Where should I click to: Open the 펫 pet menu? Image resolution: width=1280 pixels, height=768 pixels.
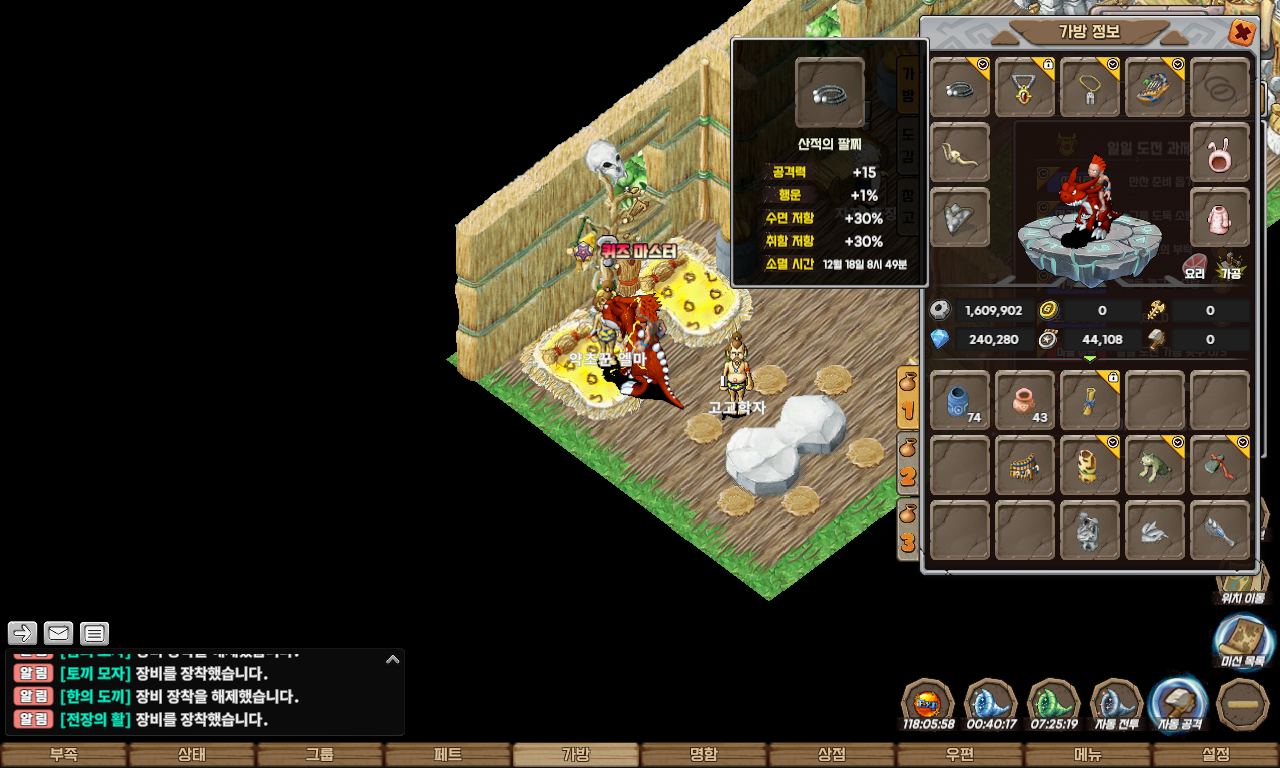448,755
